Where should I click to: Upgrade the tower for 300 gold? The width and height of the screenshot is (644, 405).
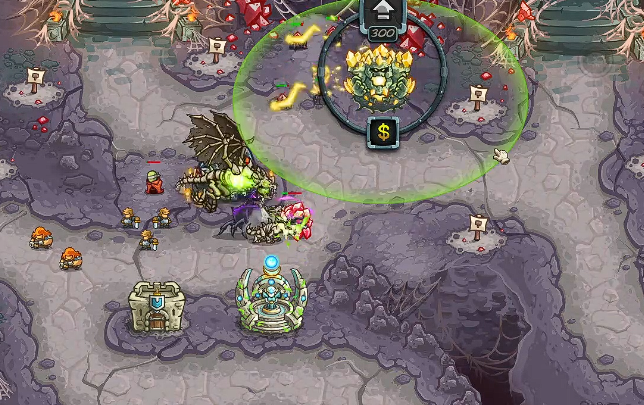(x=382, y=15)
